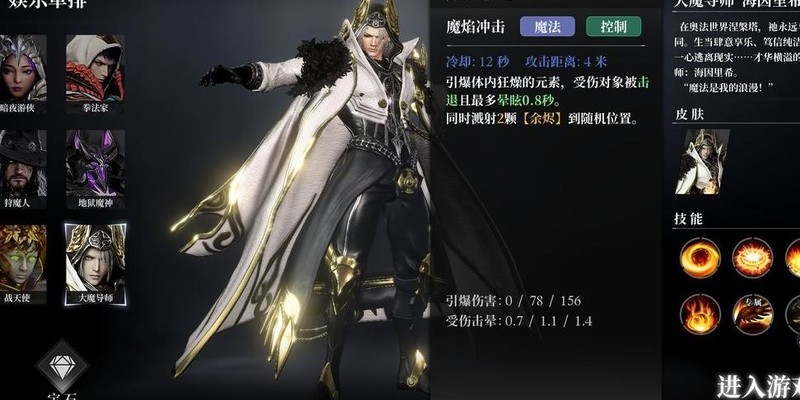View the flame burst skill in bottom row
The width and height of the screenshot is (800, 400).
click(x=700, y=312)
